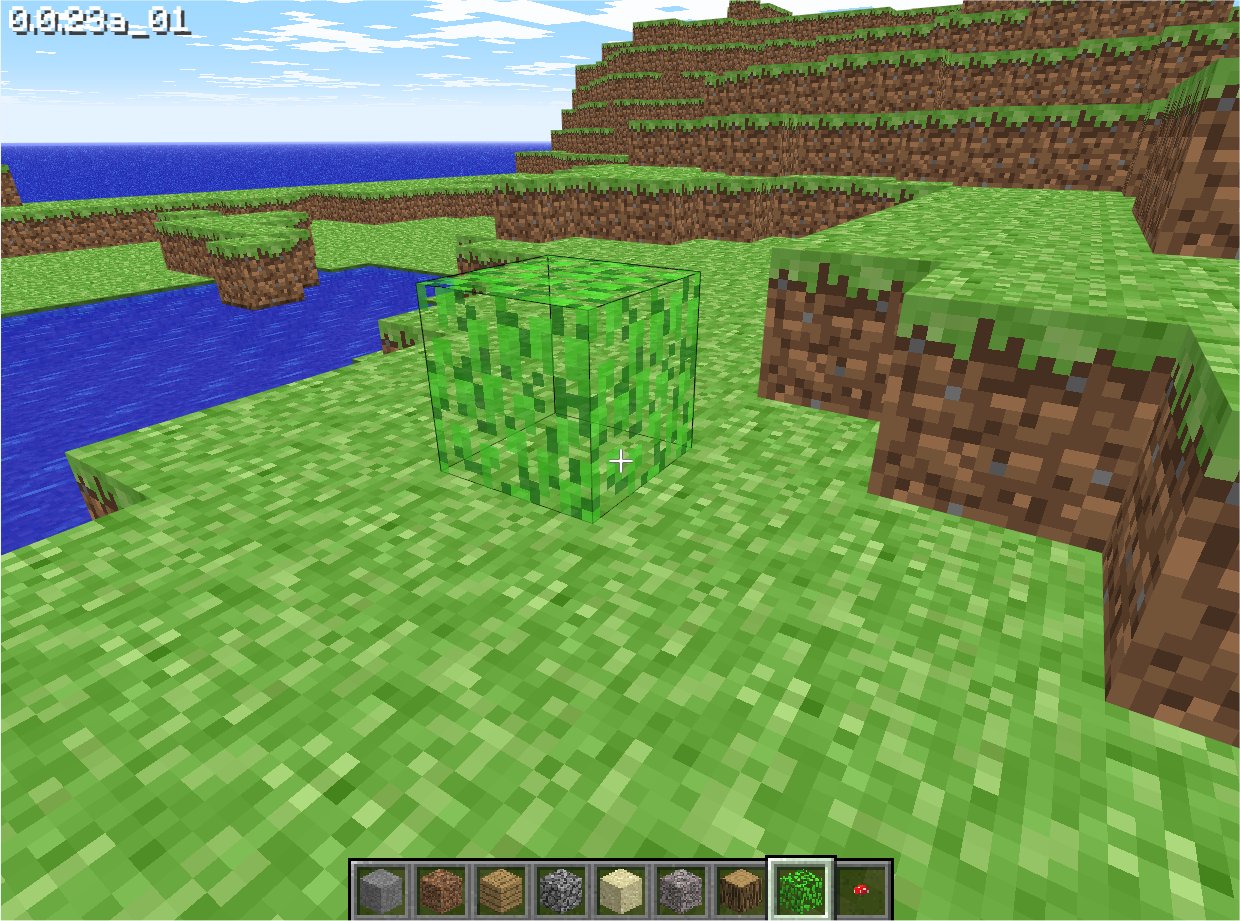Select the wood log slot
This screenshot has height=921, width=1240.
pyautogui.click(x=740, y=888)
